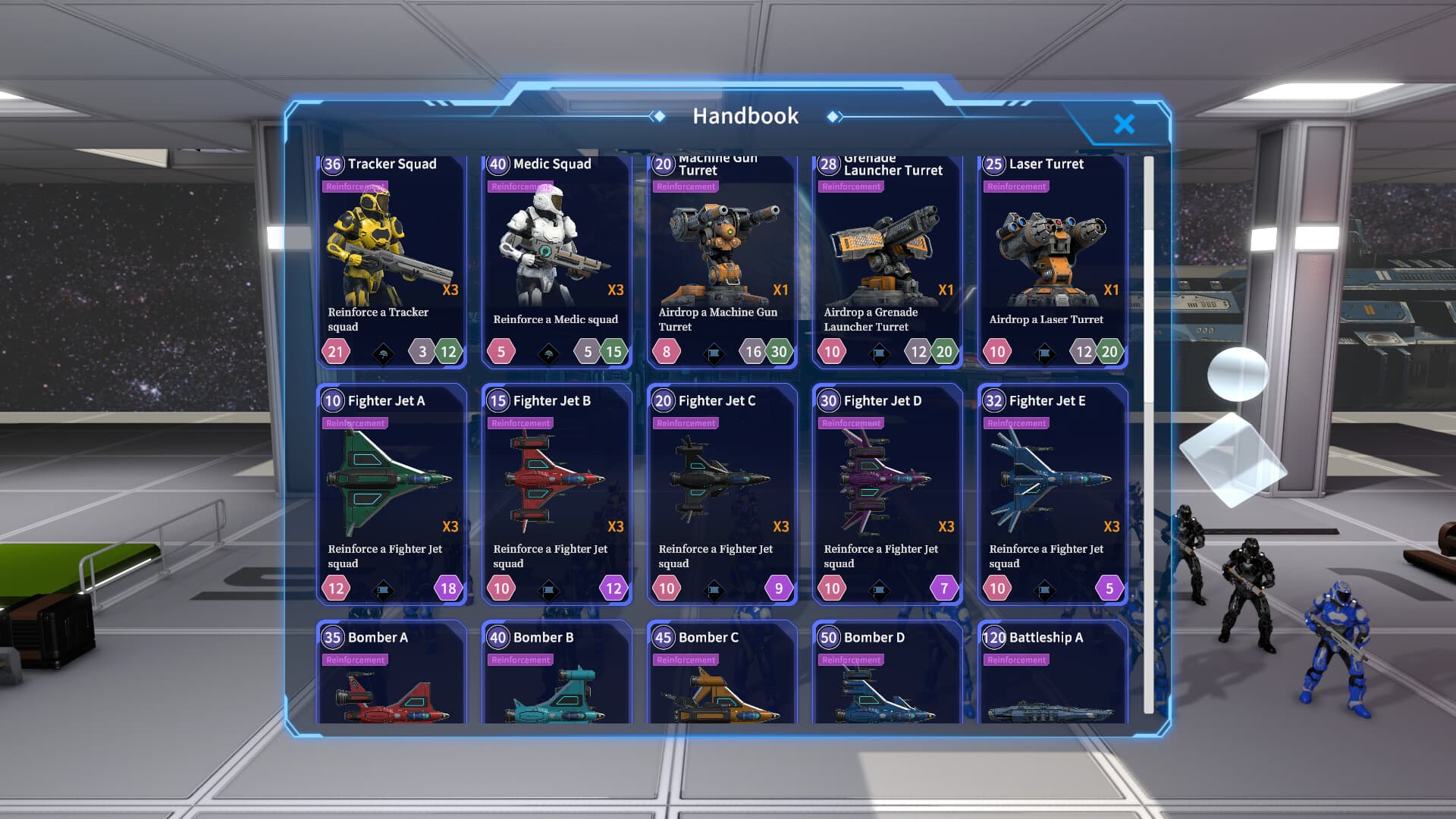Toggle the Reinforcement label on Fighter Jet C
The image size is (1456, 819).
coord(685,423)
